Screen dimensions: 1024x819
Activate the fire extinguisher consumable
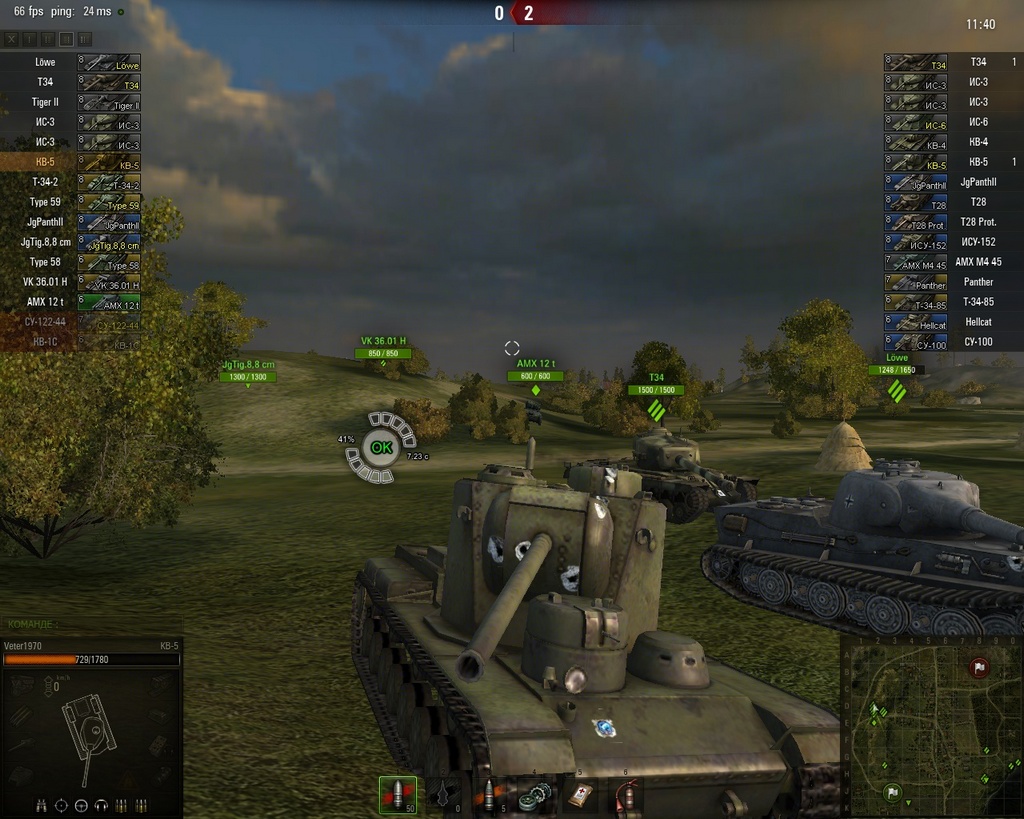coord(626,795)
